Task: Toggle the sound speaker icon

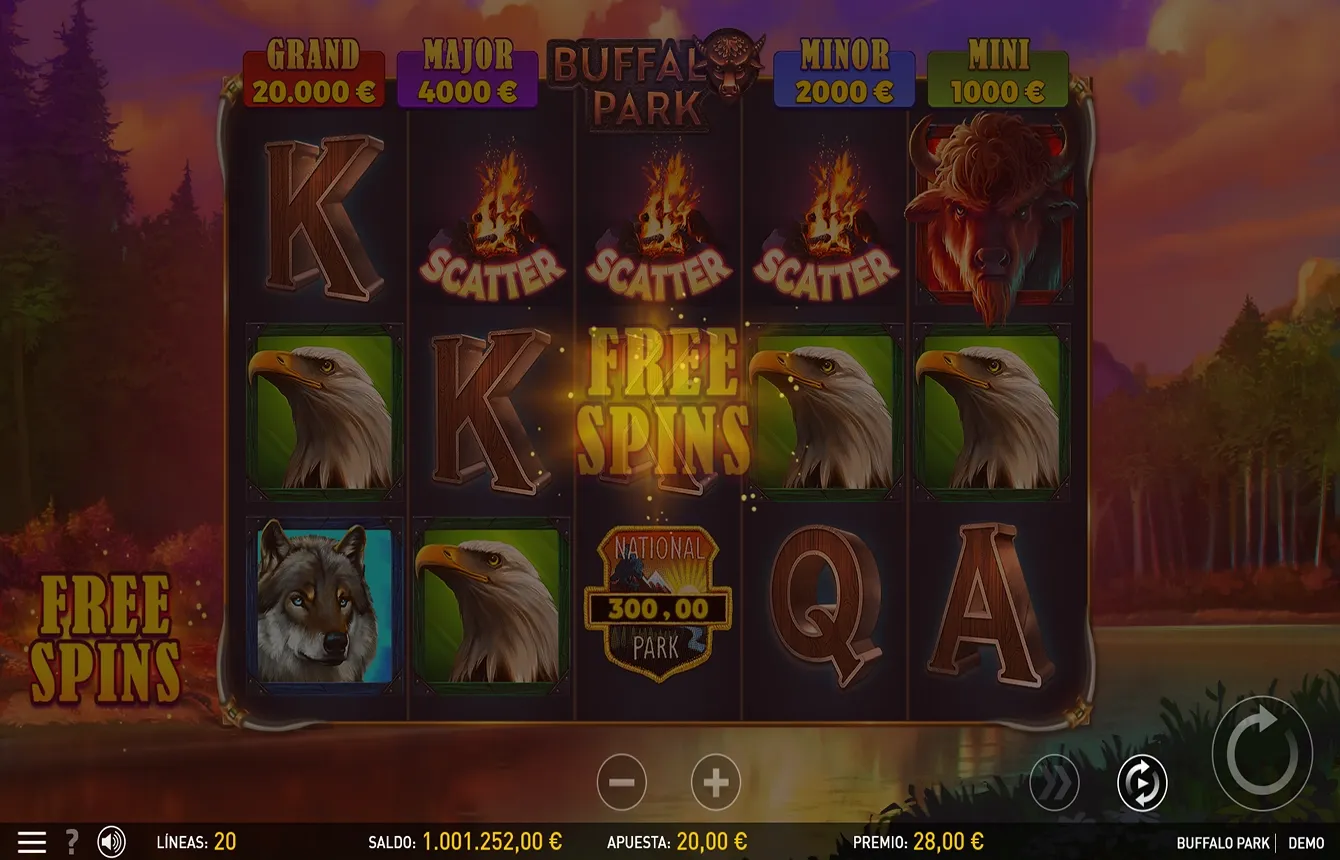Action: (x=111, y=842)
